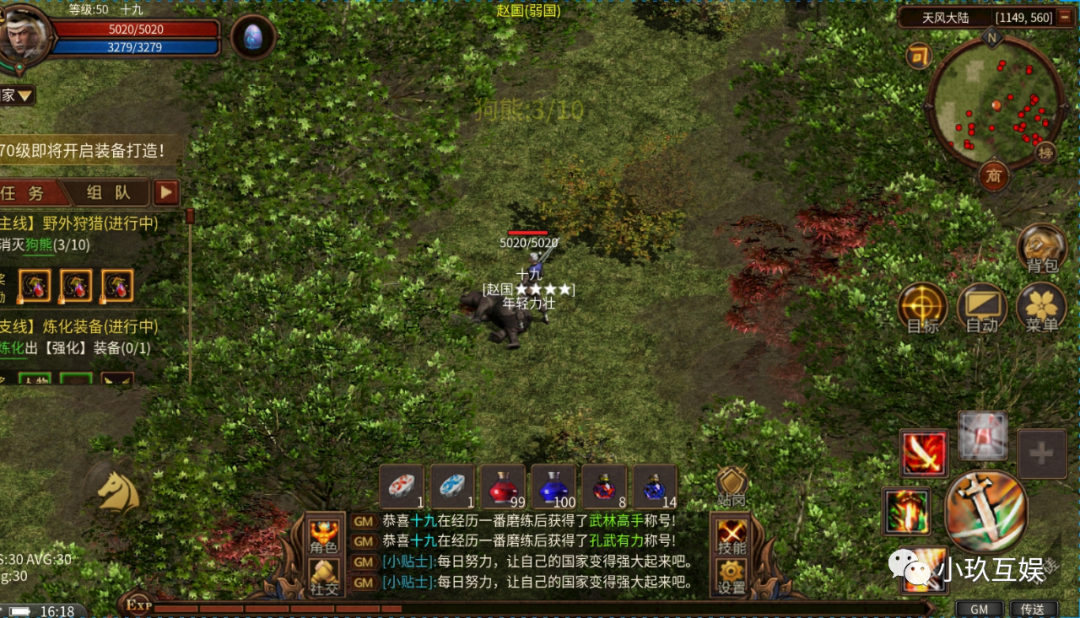This screenshot has width=1080, height=618.
Task: Open the 社交 social button
Action: (x=323, y=576)
